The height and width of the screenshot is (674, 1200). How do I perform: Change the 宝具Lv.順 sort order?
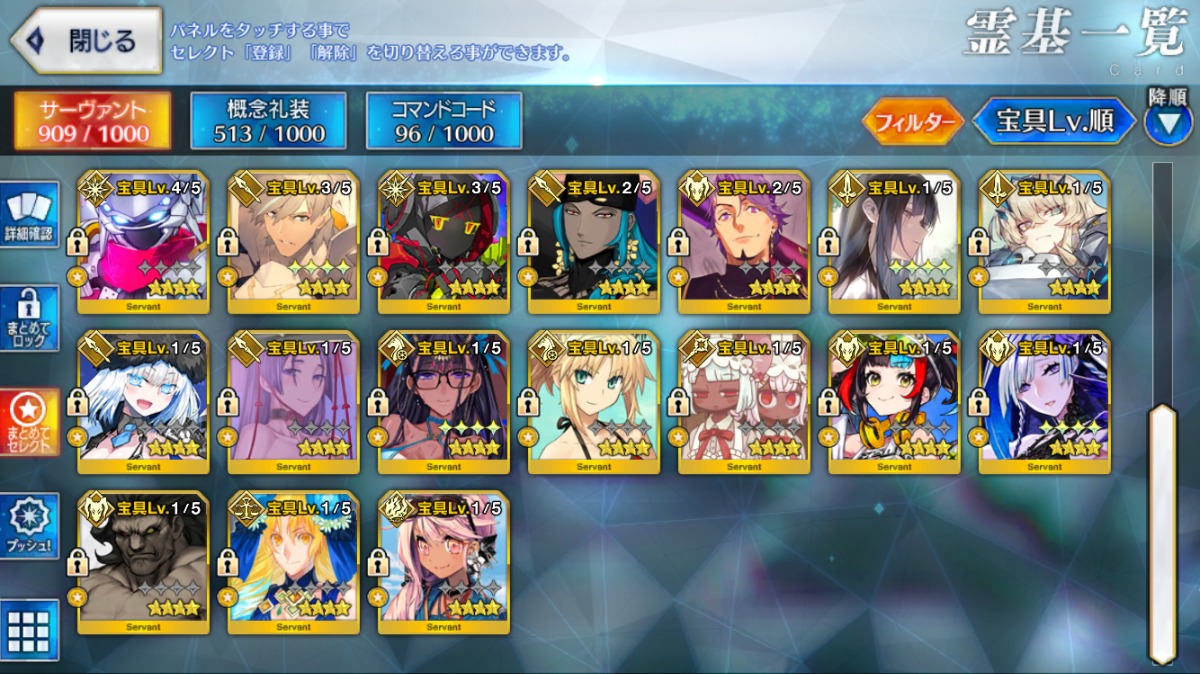click(x=1054, y=121)
